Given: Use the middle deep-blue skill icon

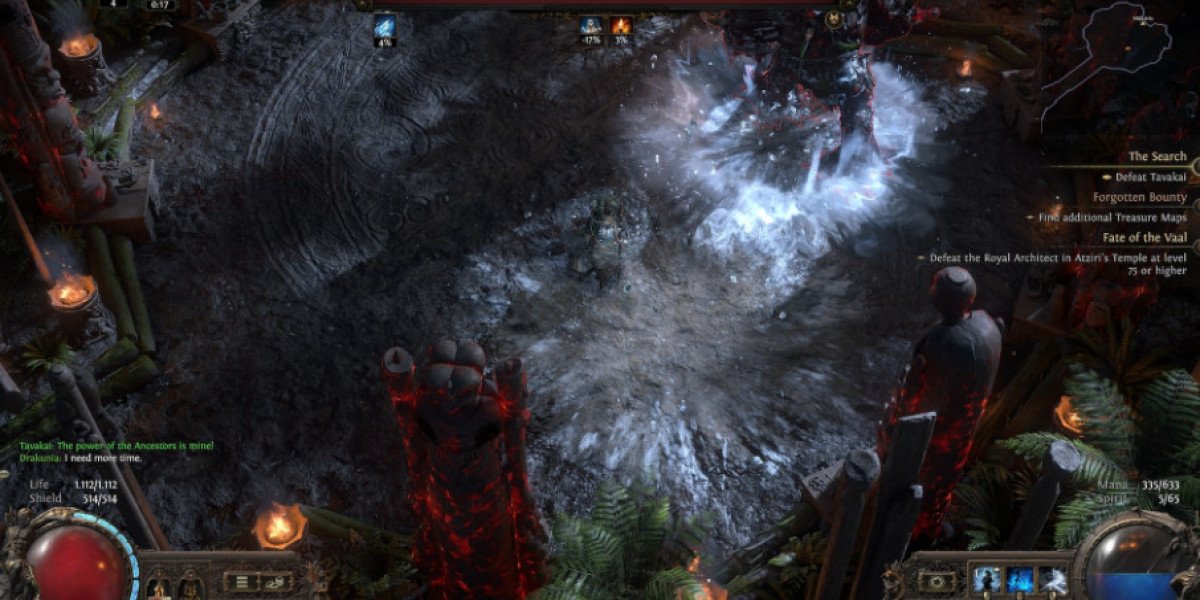Looking at the screenshot, I should 1019,580.
